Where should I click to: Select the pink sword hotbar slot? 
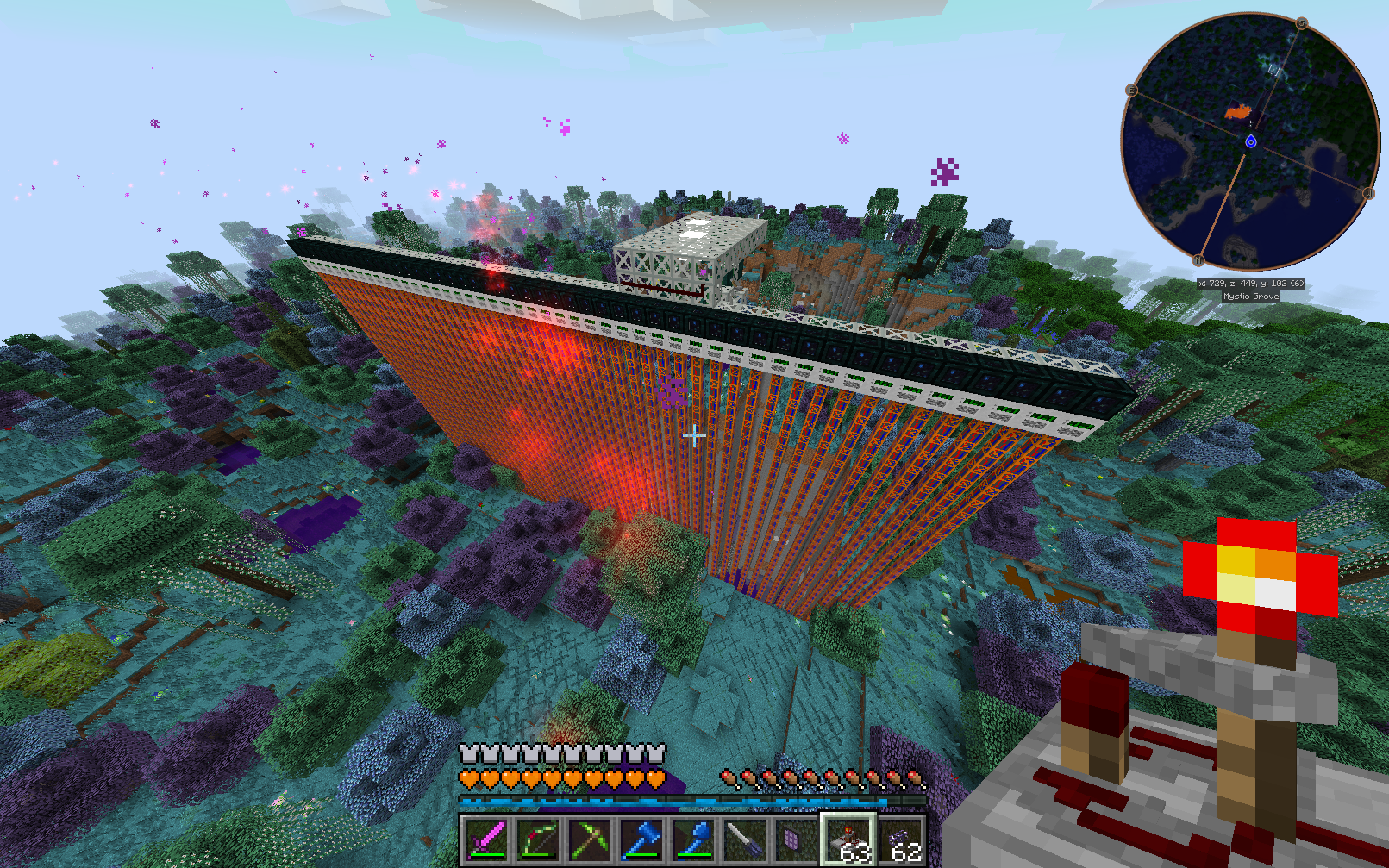tap(485, 840)
